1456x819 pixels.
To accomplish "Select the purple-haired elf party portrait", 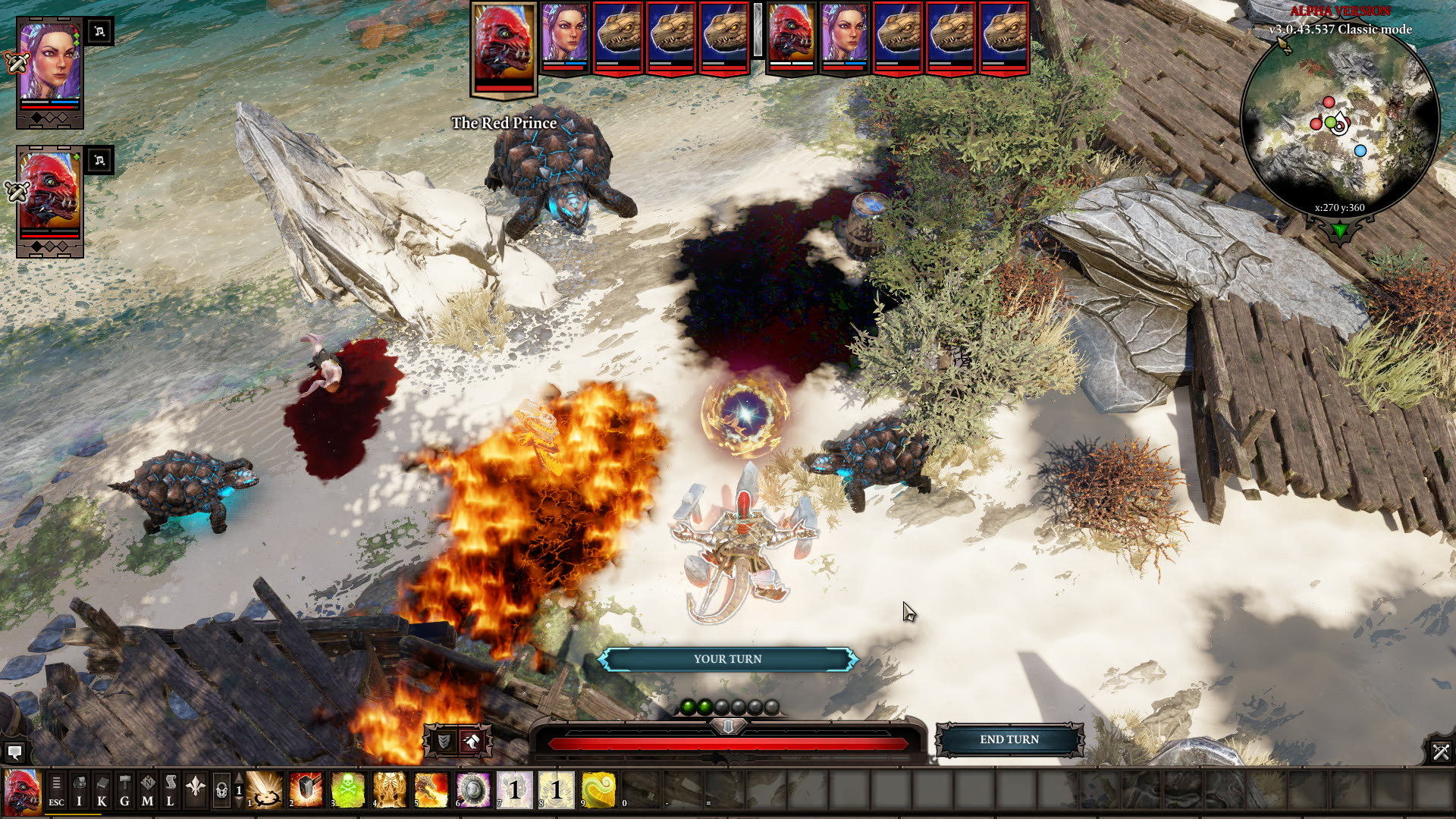I will tap(50, 63).
